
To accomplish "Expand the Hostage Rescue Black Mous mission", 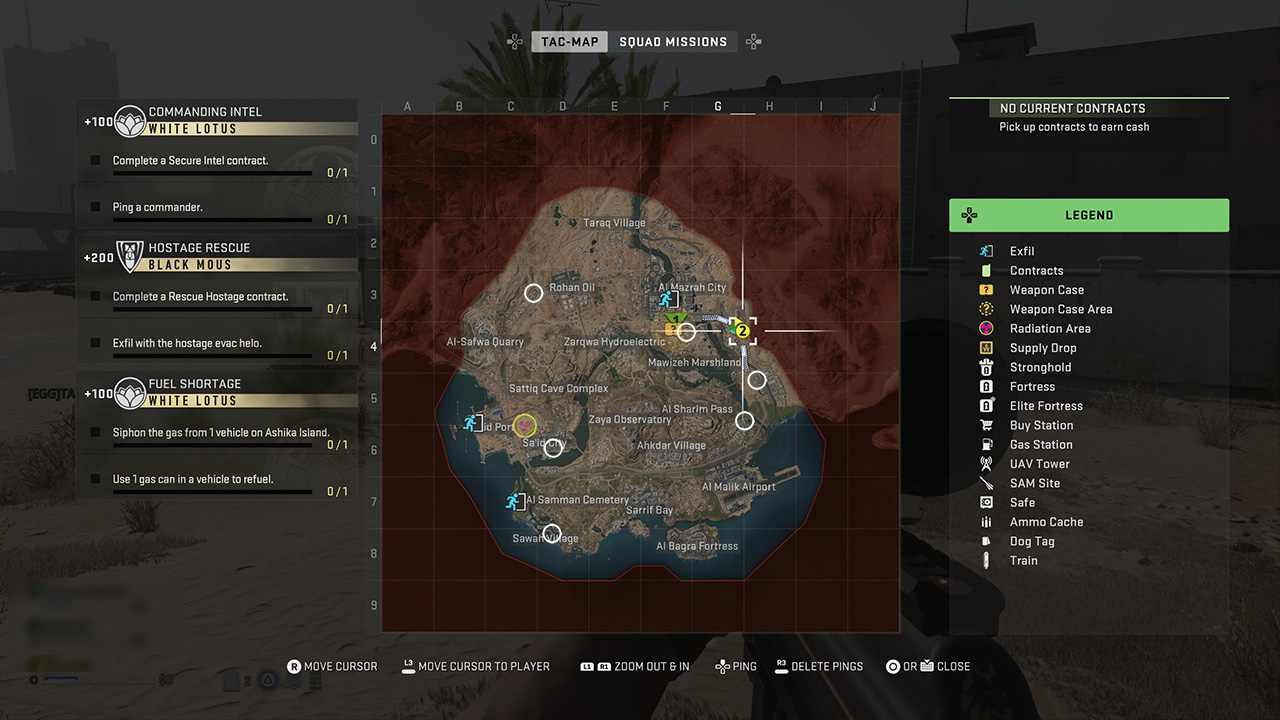I will point(217,253).
